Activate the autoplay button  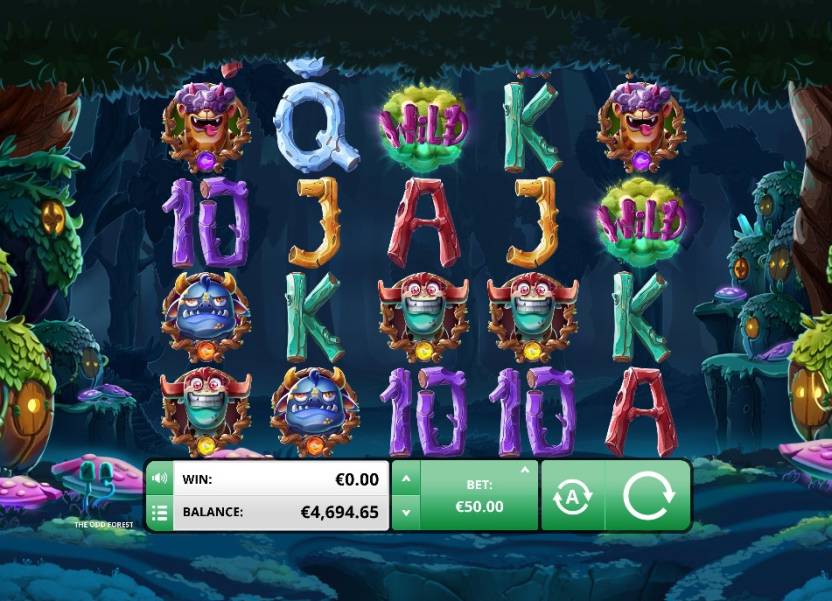[573, 495]
